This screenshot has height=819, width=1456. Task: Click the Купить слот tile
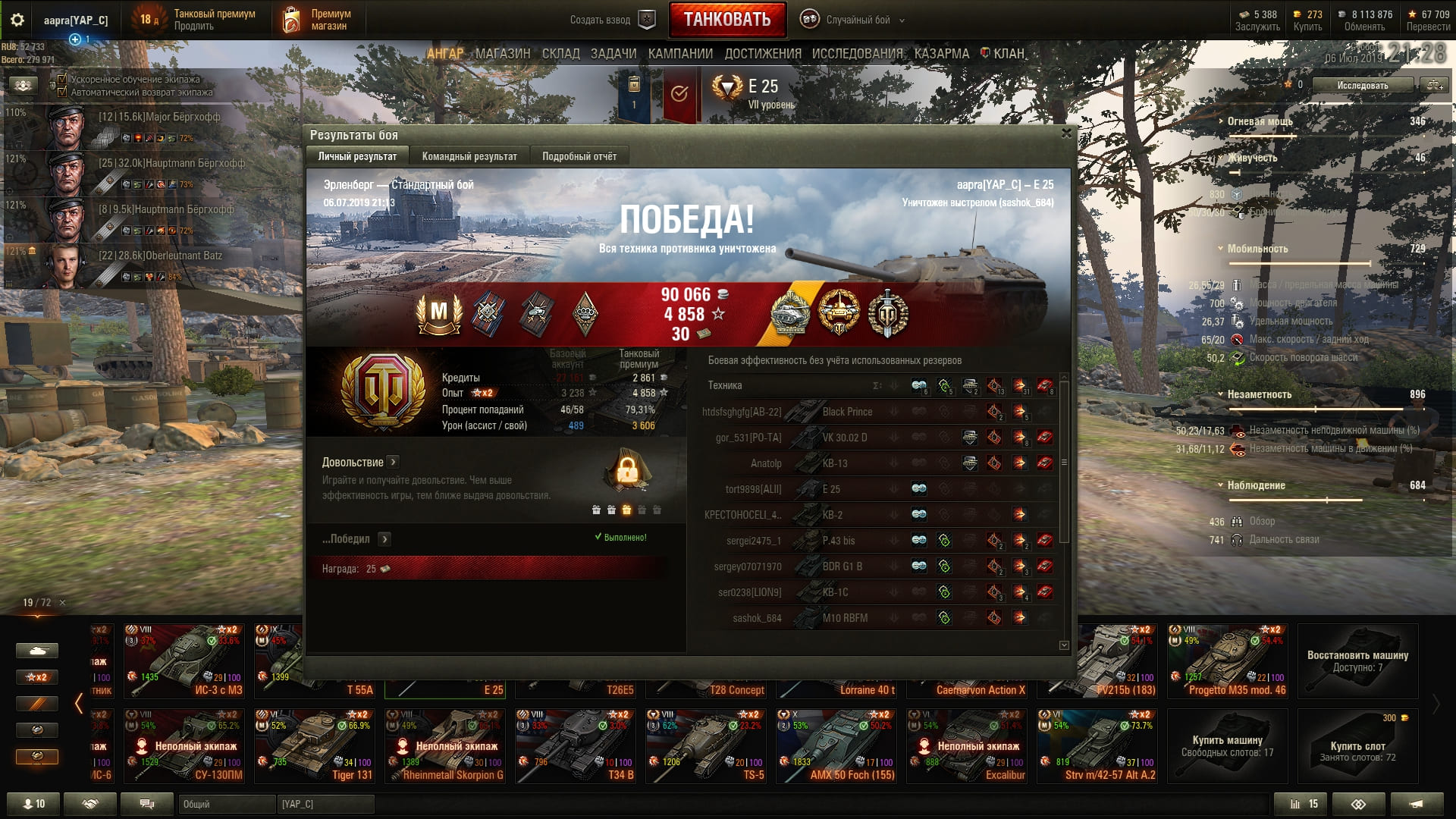click(x=1357, y=745)
